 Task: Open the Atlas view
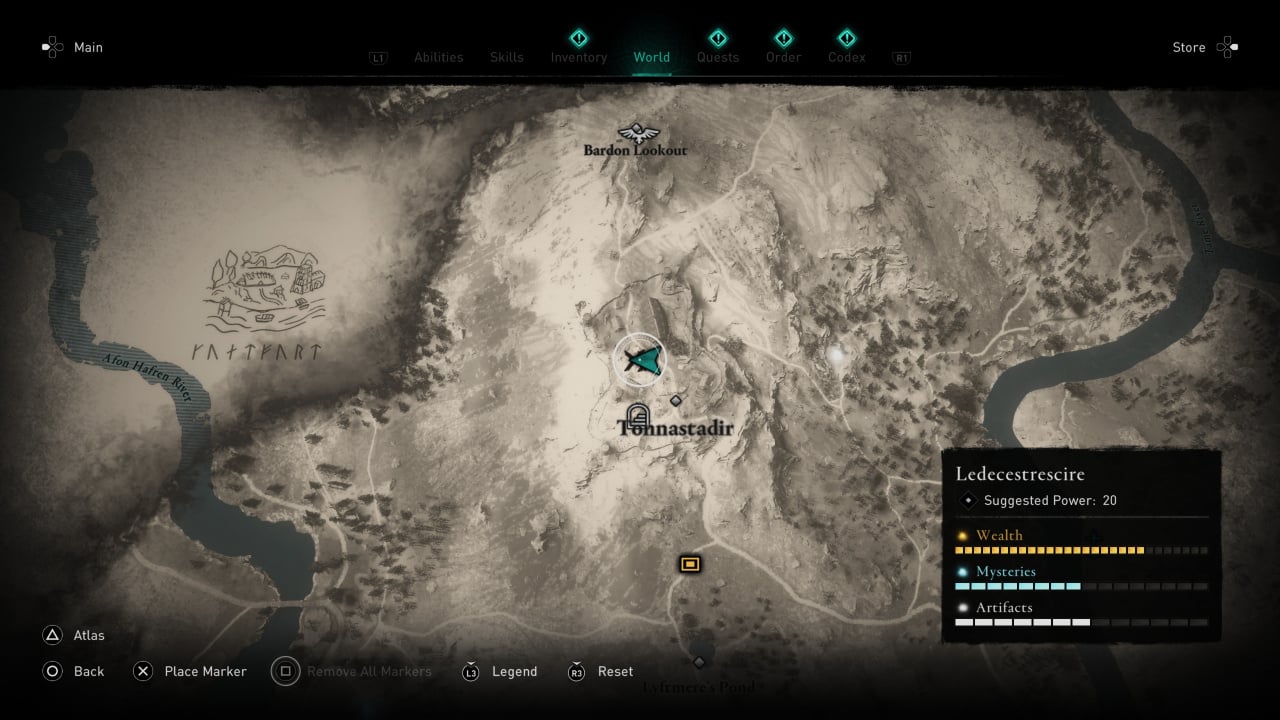(x=88, y=635)
